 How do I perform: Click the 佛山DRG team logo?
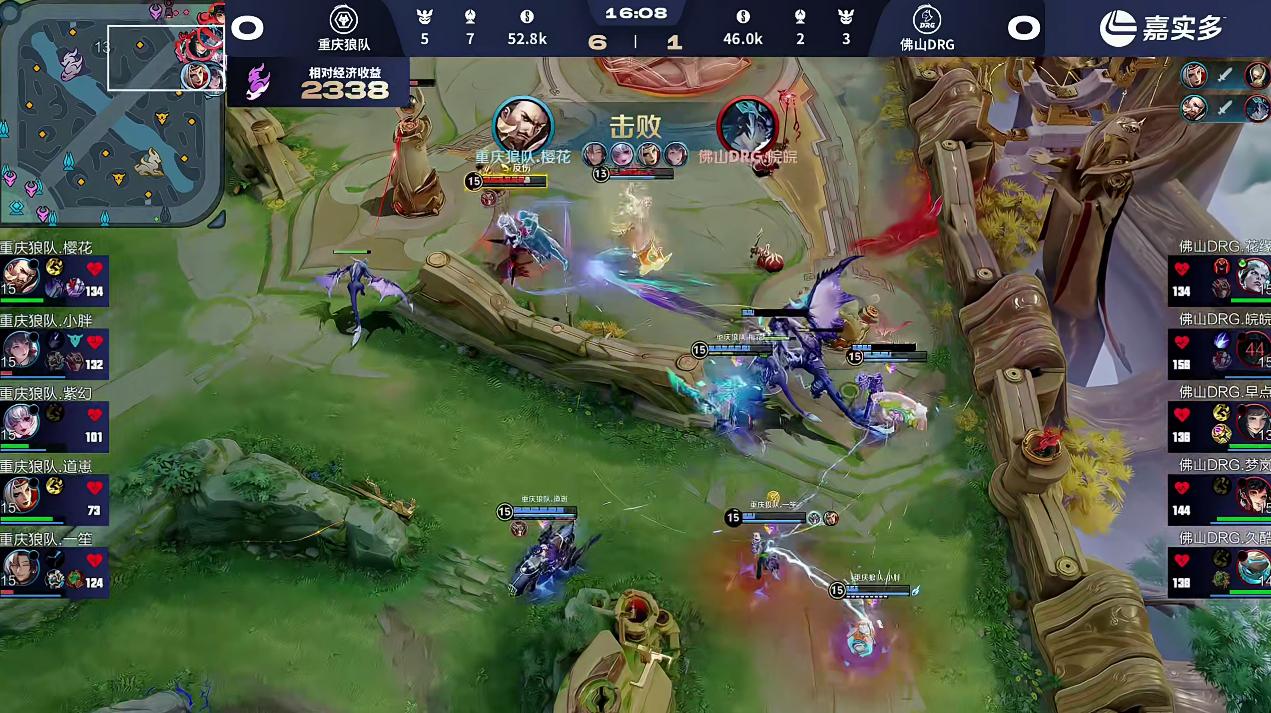pyautogui.click(x=925, y=20)
